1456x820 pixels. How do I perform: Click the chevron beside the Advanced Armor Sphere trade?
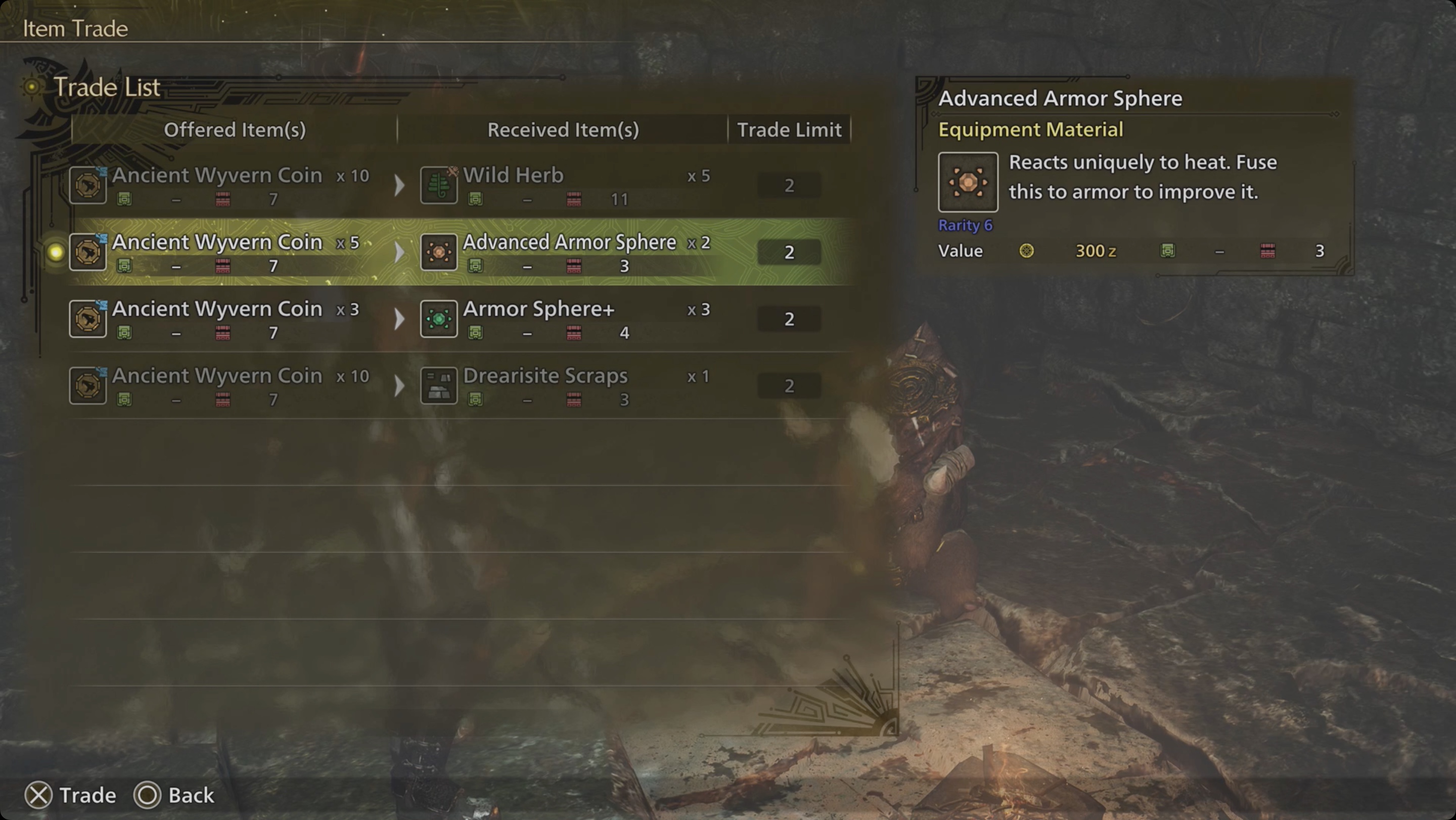click(399, 251)
